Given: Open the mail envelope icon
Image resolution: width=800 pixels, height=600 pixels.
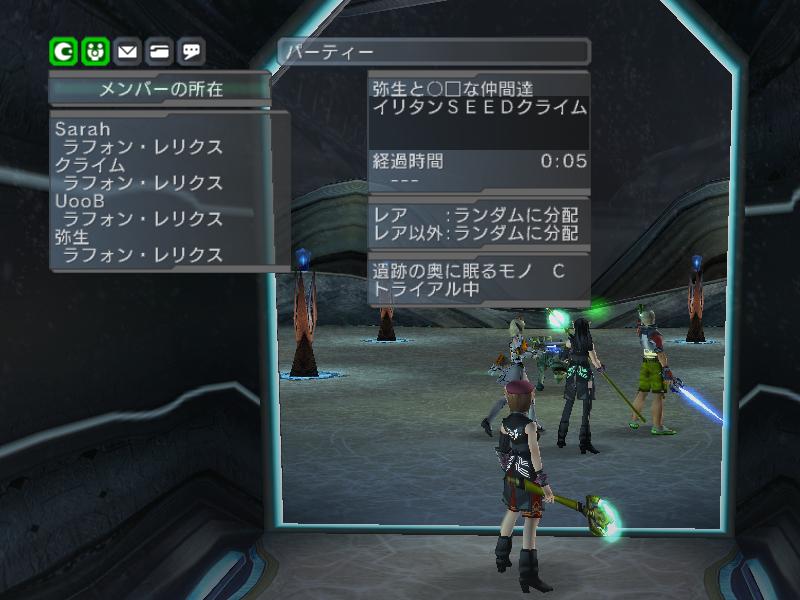Looking at the screenshot, I should click(127, 50).
